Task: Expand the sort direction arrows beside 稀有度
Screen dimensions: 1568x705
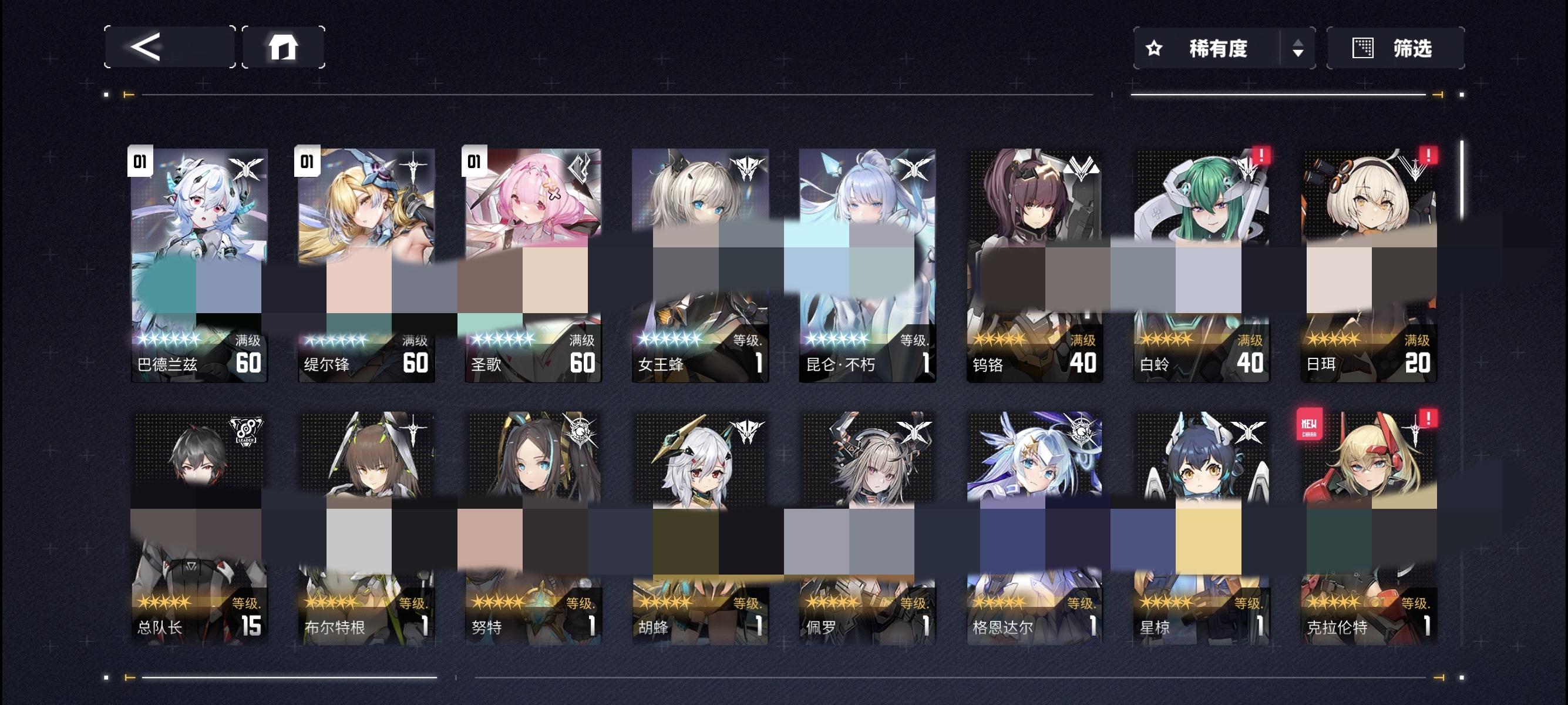Action: (1297, 49)
